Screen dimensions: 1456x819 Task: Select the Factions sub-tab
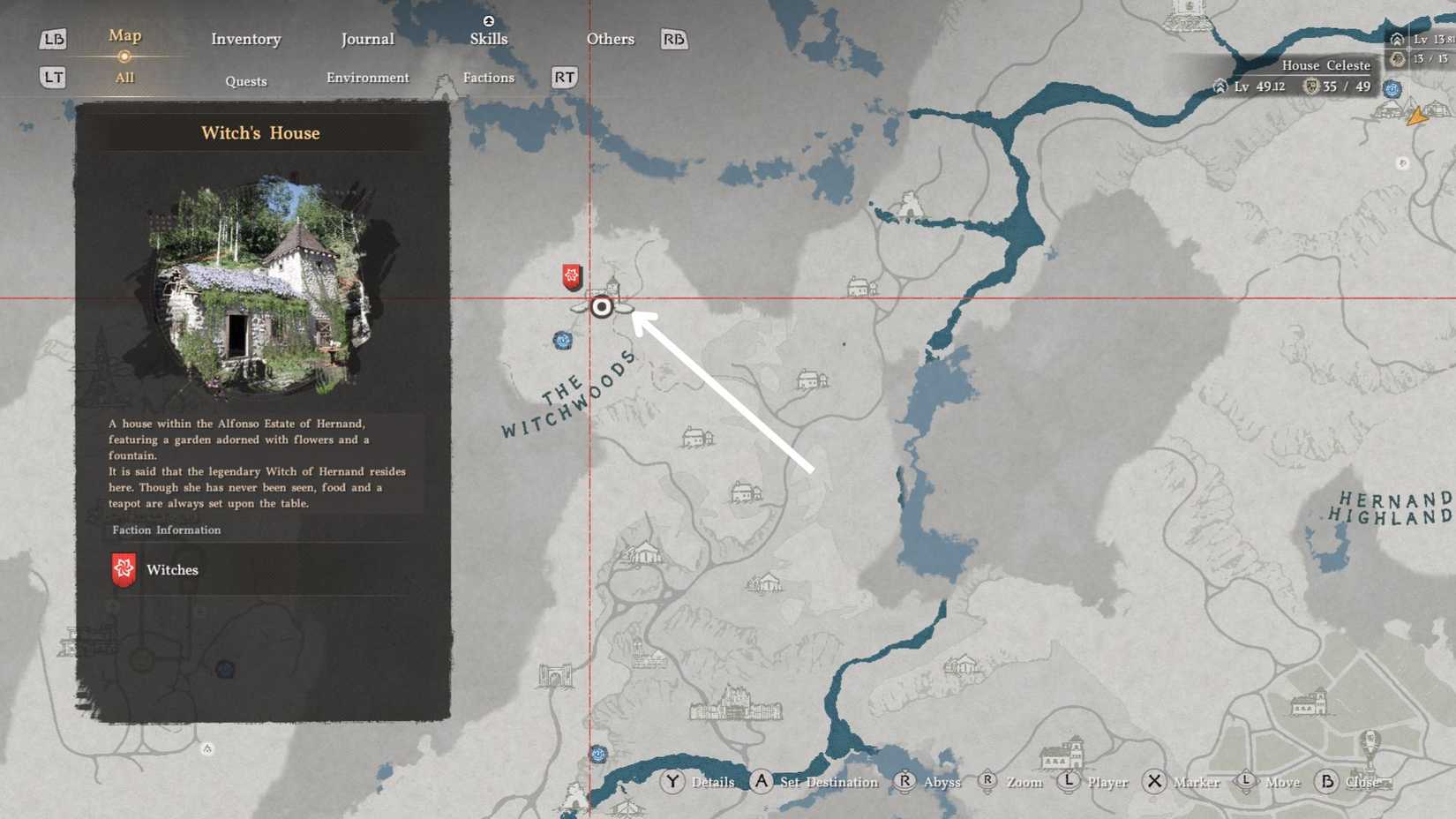tap(488, 78)
